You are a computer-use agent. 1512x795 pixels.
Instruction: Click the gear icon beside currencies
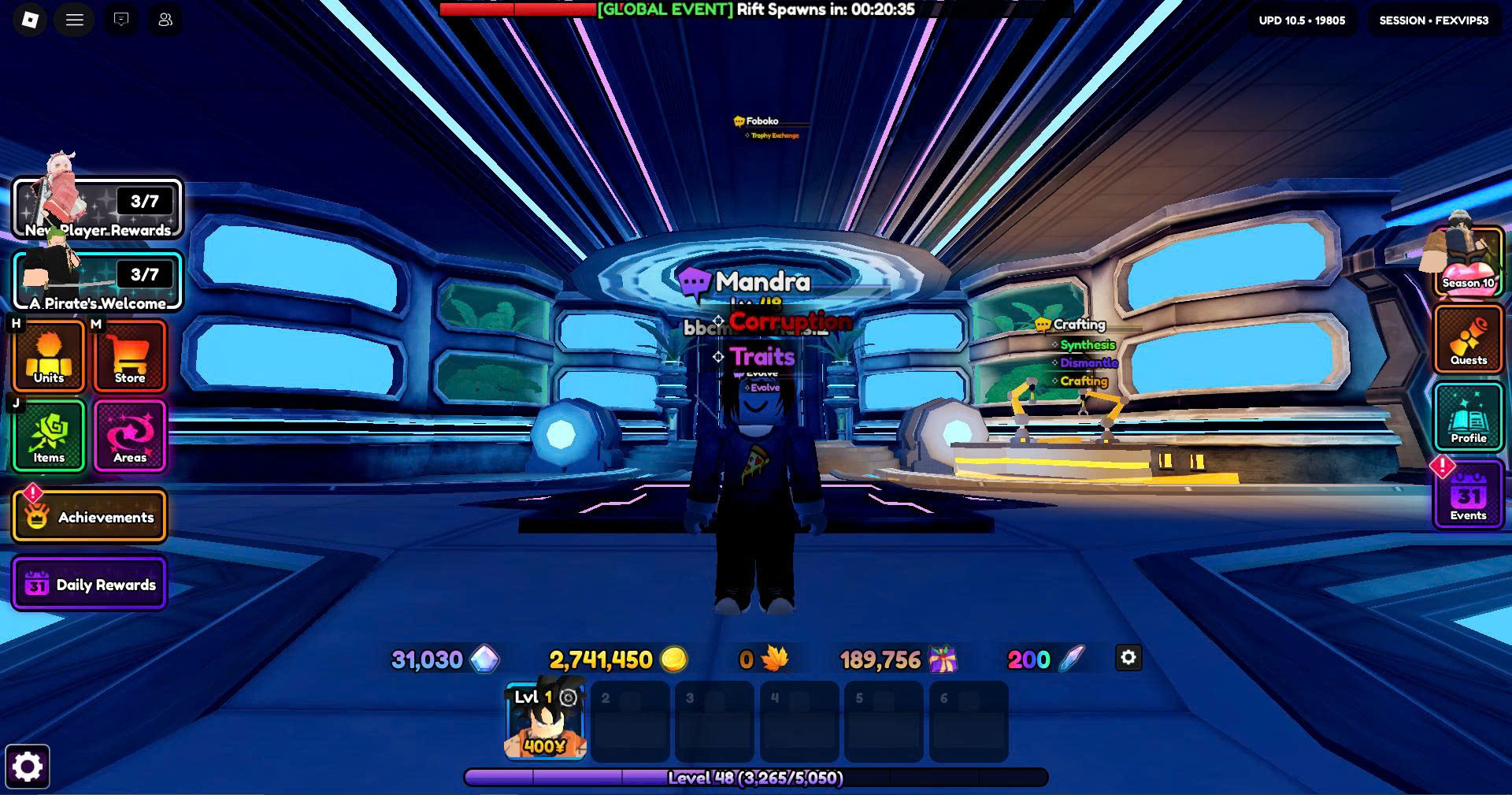tap(1128, 658)
